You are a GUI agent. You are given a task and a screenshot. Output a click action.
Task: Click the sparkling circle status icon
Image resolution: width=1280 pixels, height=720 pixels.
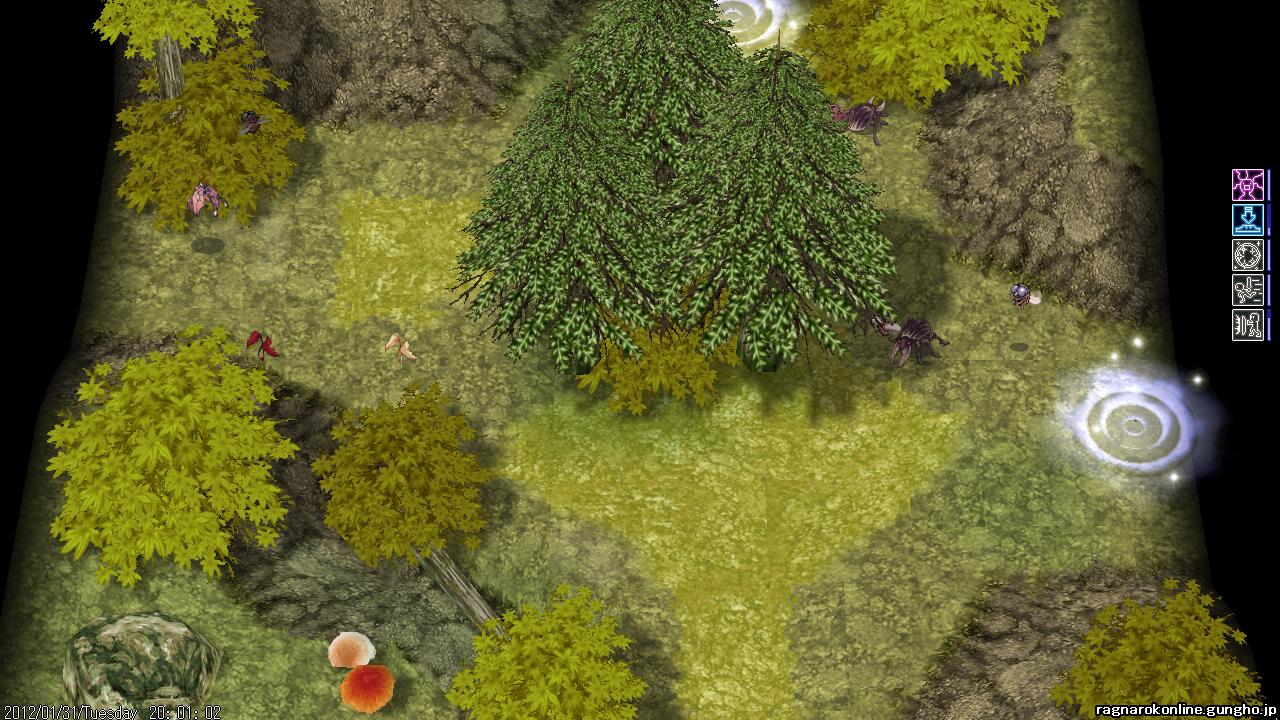tap(1247, 255)
